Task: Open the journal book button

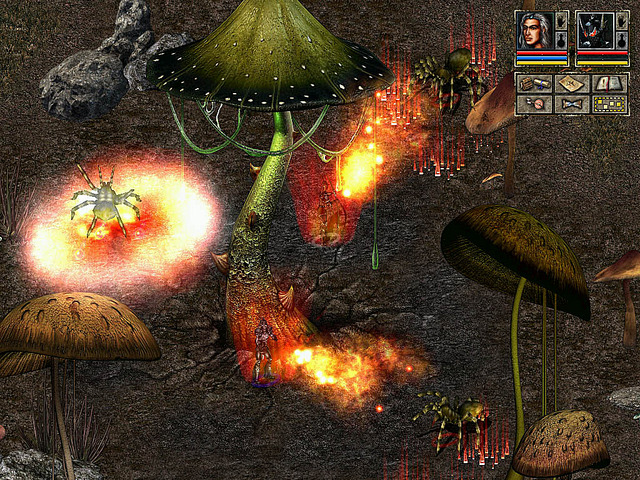Action: point(609,84)
